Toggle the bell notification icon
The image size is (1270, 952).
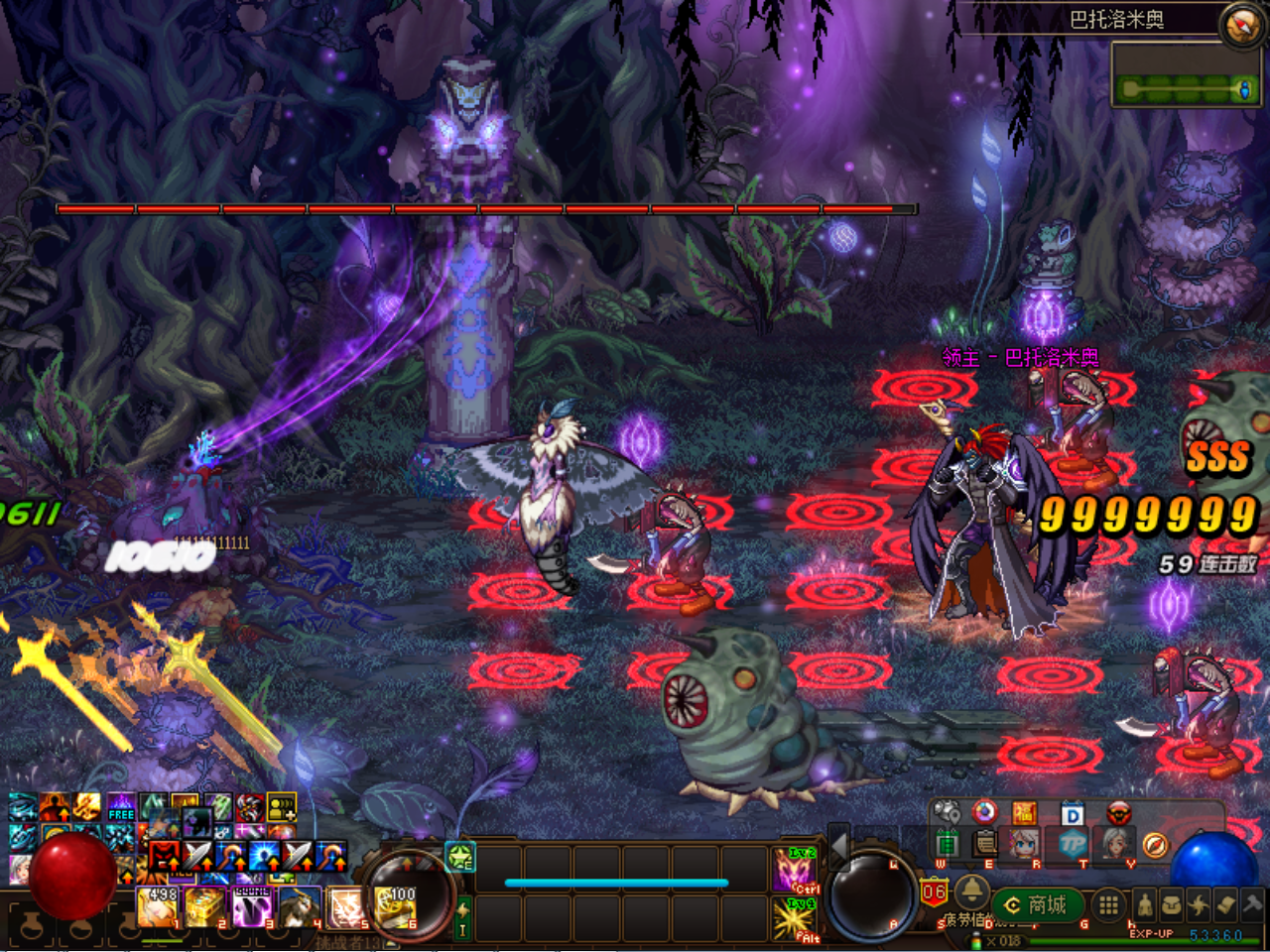click(x=972, y=893)
